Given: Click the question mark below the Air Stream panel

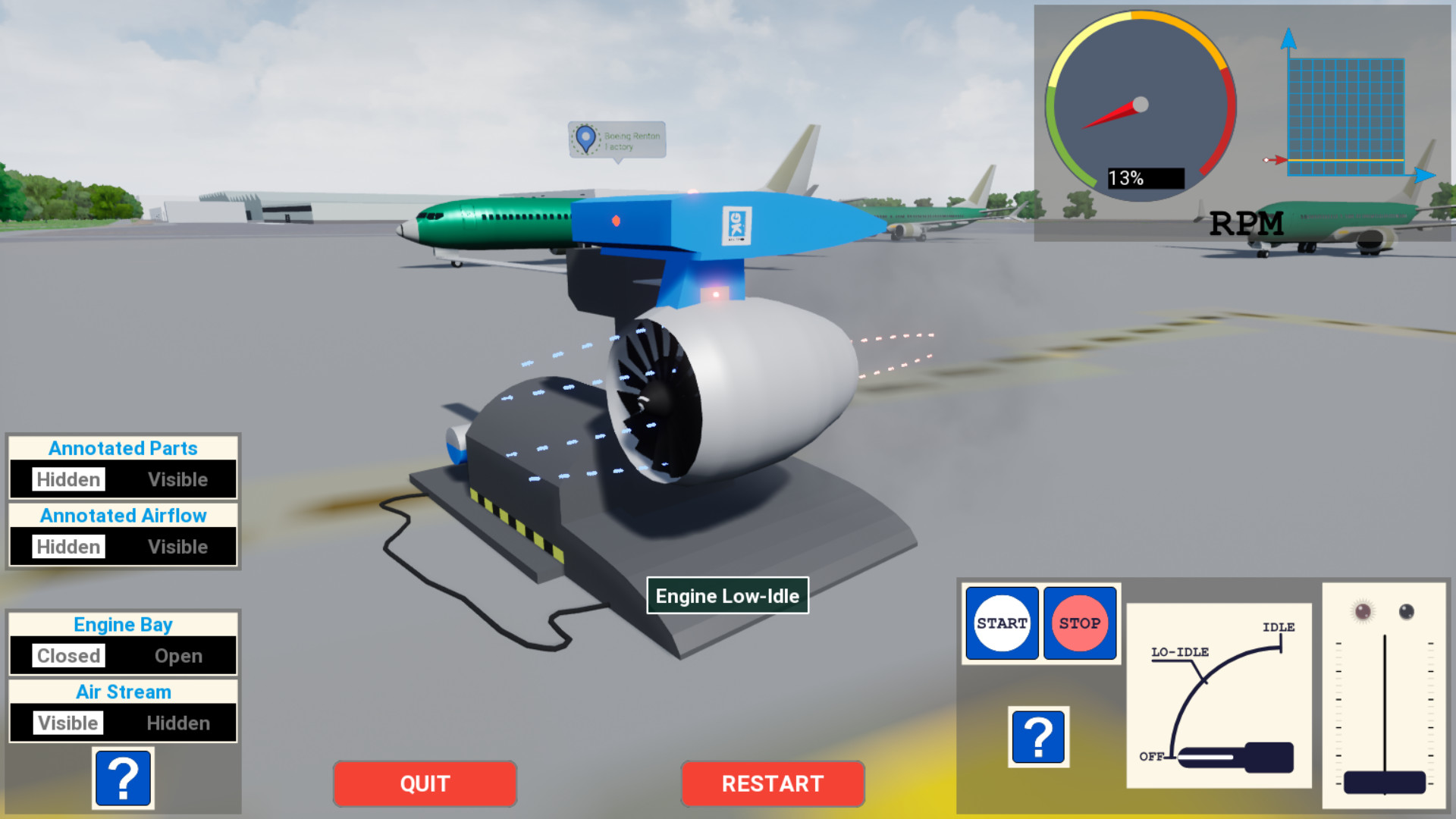Looking at the screenshot, I should 124,778.
